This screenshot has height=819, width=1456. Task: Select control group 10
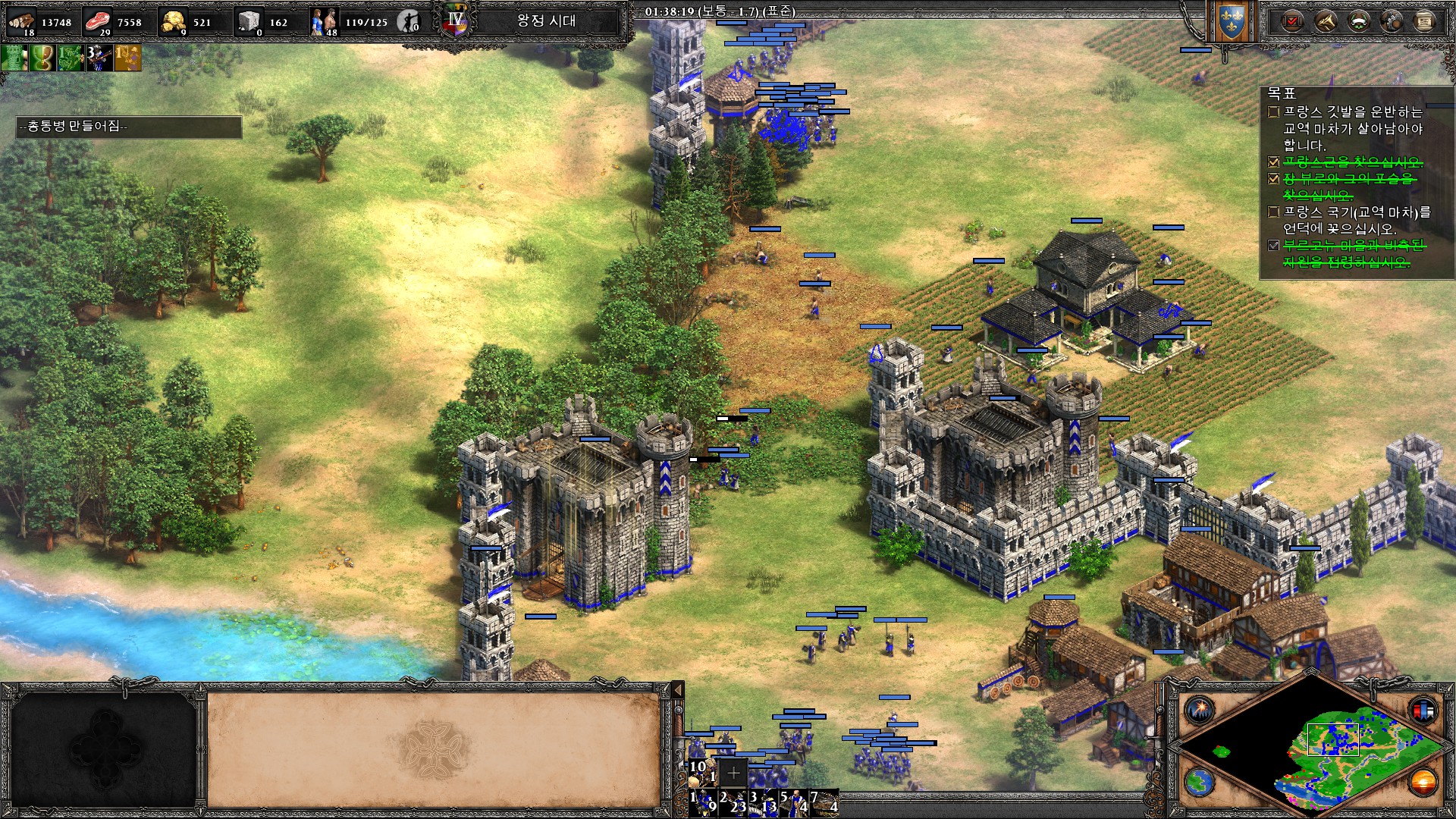(x=702, y=772)
